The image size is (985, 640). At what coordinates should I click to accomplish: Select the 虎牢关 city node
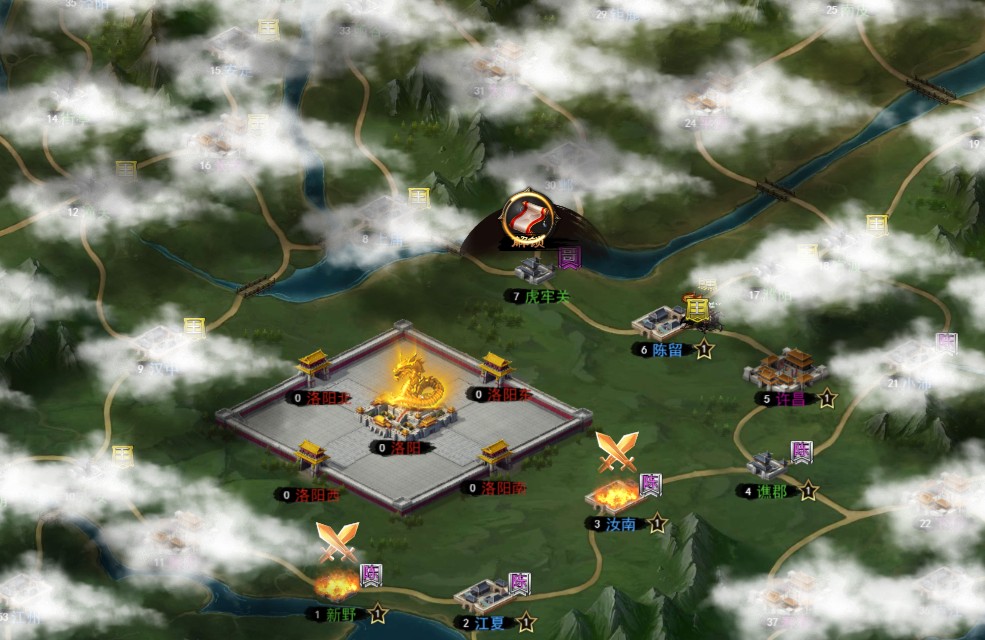click(534, 270)
